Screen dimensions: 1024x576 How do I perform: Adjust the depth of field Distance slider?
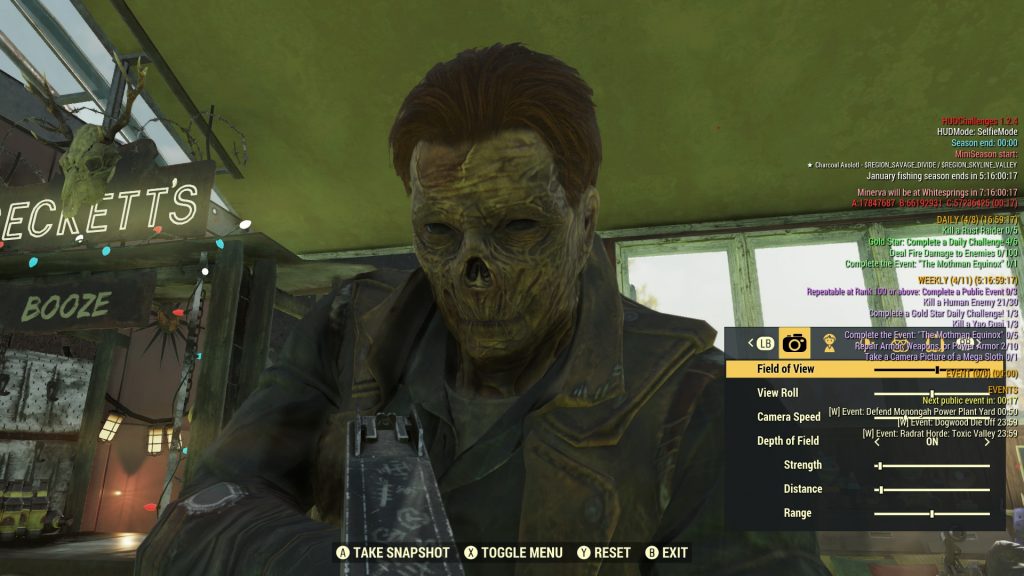[x=880, y=489]
